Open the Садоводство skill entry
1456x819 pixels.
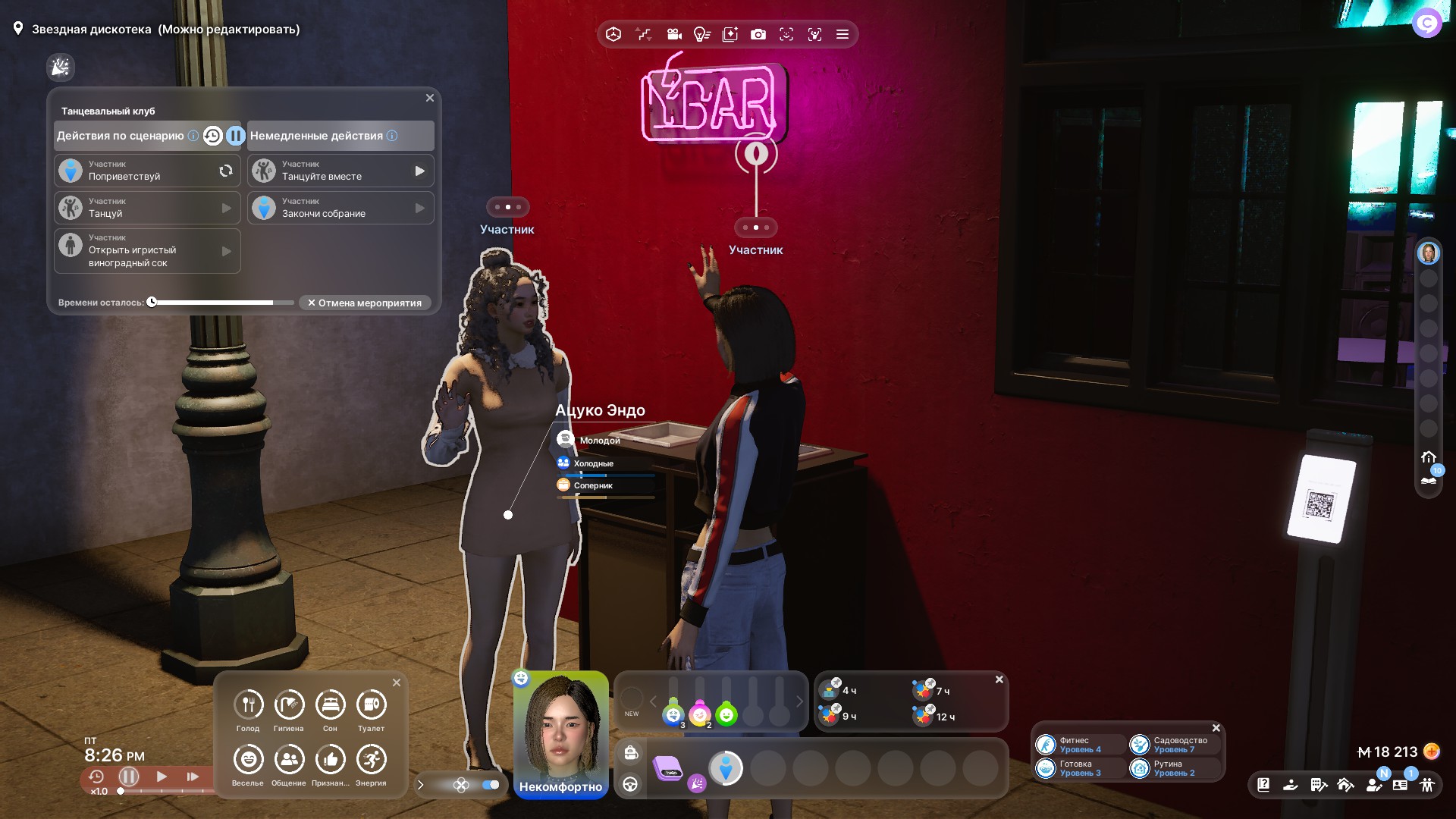(x=1175, y=745)
